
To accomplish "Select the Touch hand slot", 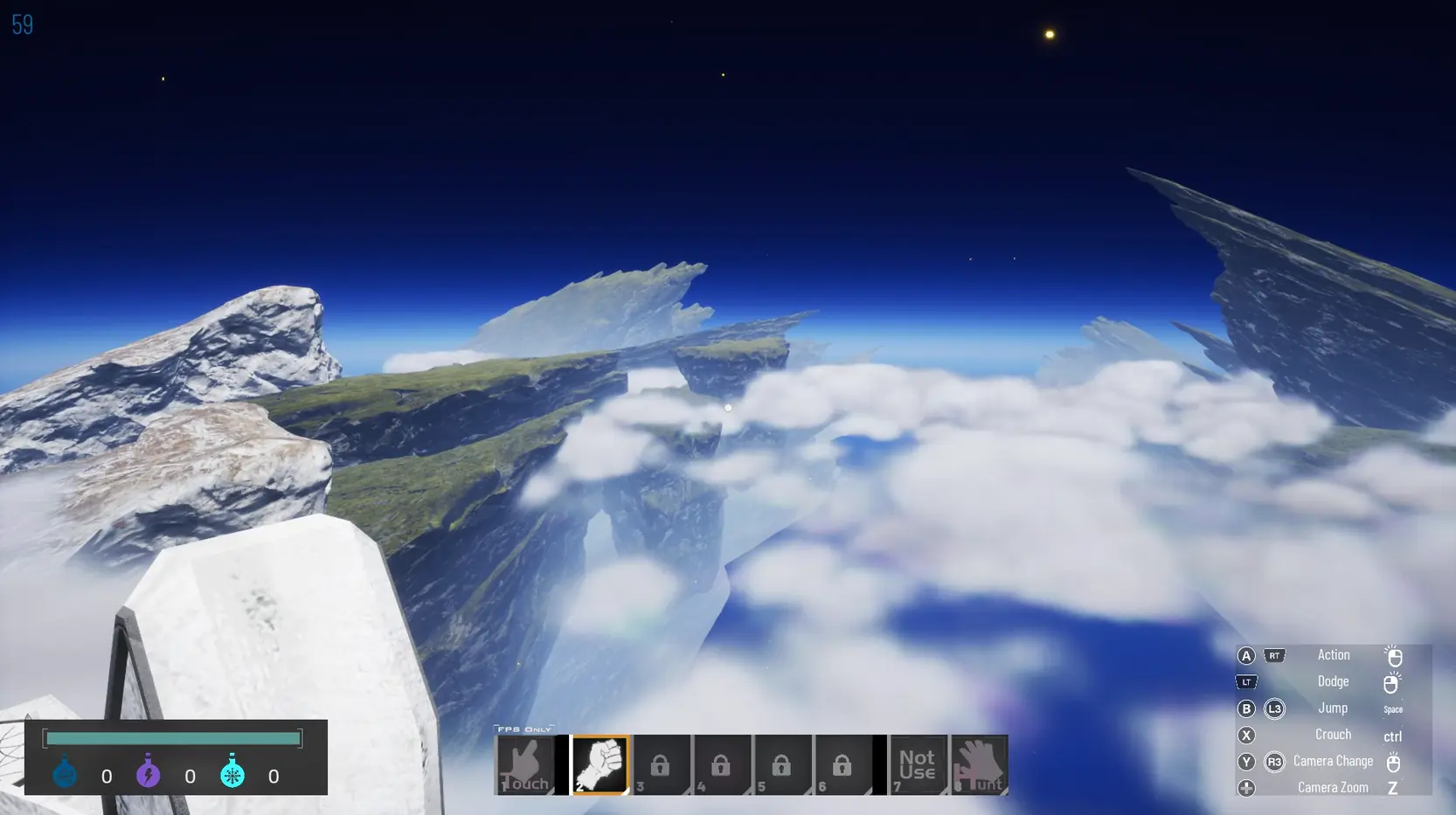I will point(525,765).
